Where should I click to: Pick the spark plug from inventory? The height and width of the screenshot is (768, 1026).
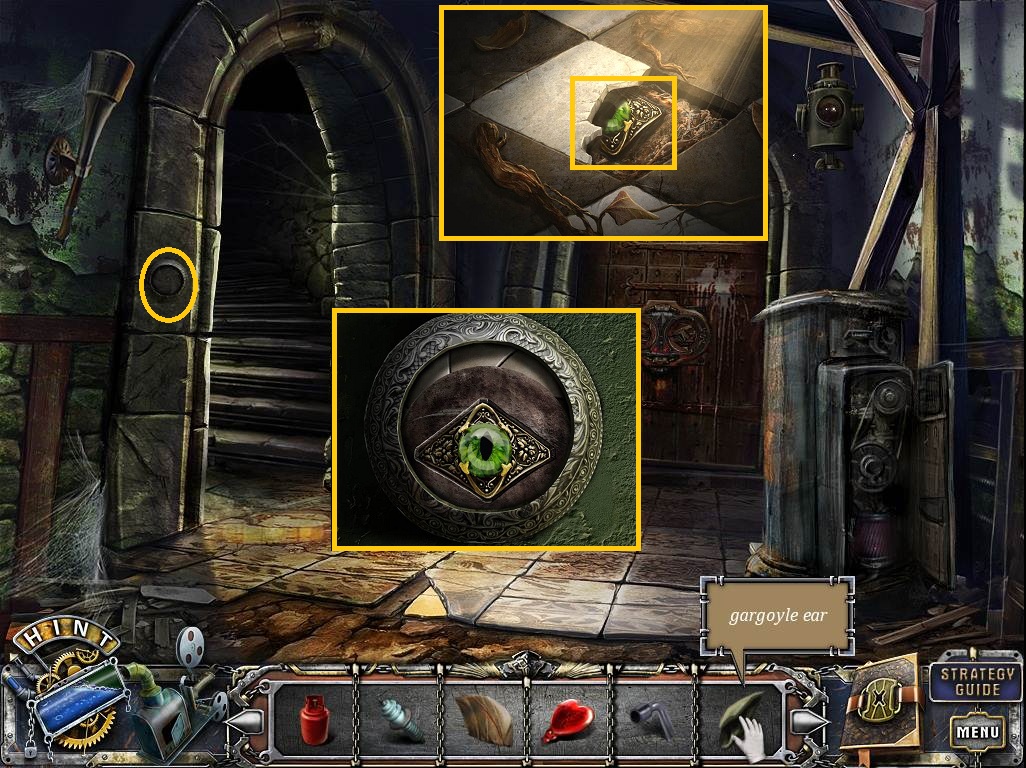401,719
